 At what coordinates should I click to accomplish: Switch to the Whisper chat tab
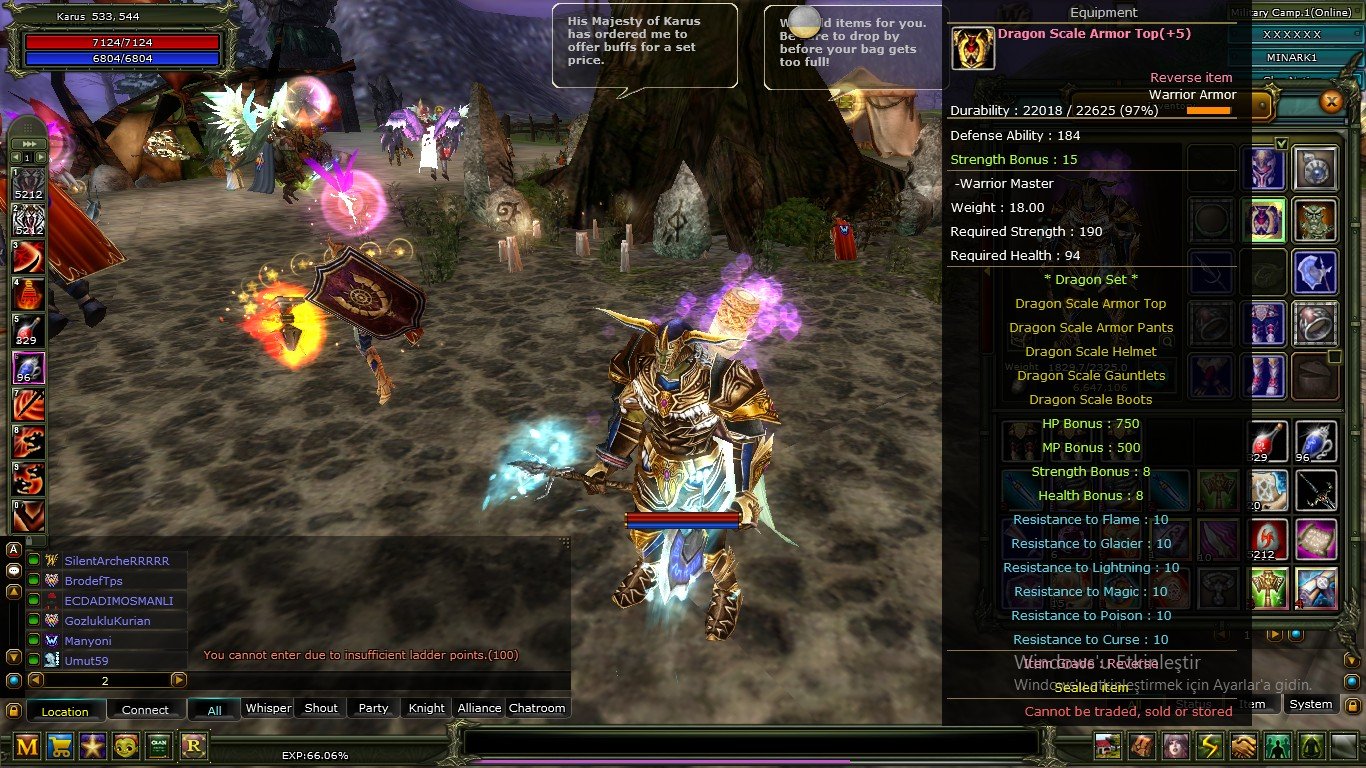tap(268, 707)
